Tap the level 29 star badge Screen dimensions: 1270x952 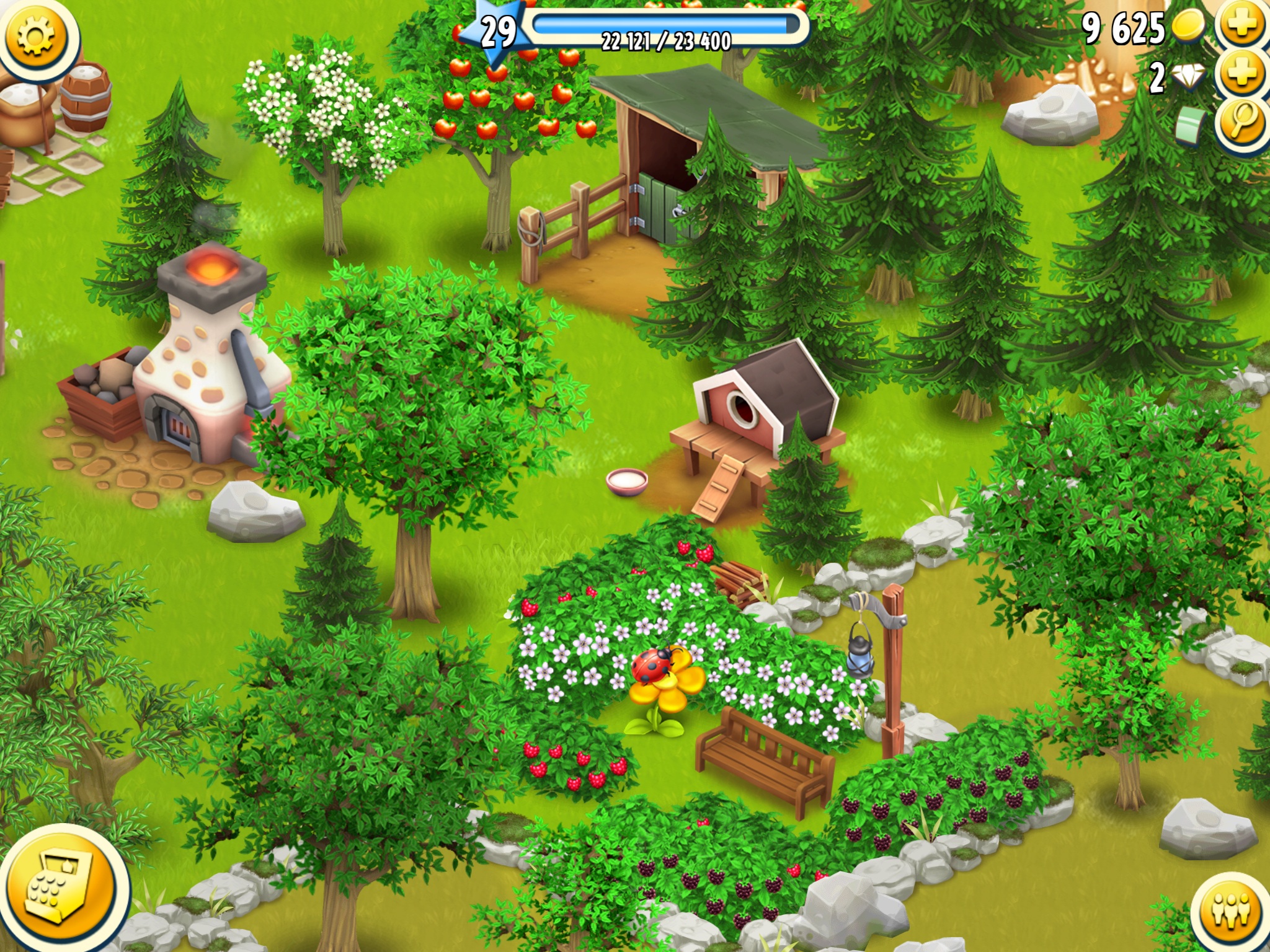coord(499,33)
